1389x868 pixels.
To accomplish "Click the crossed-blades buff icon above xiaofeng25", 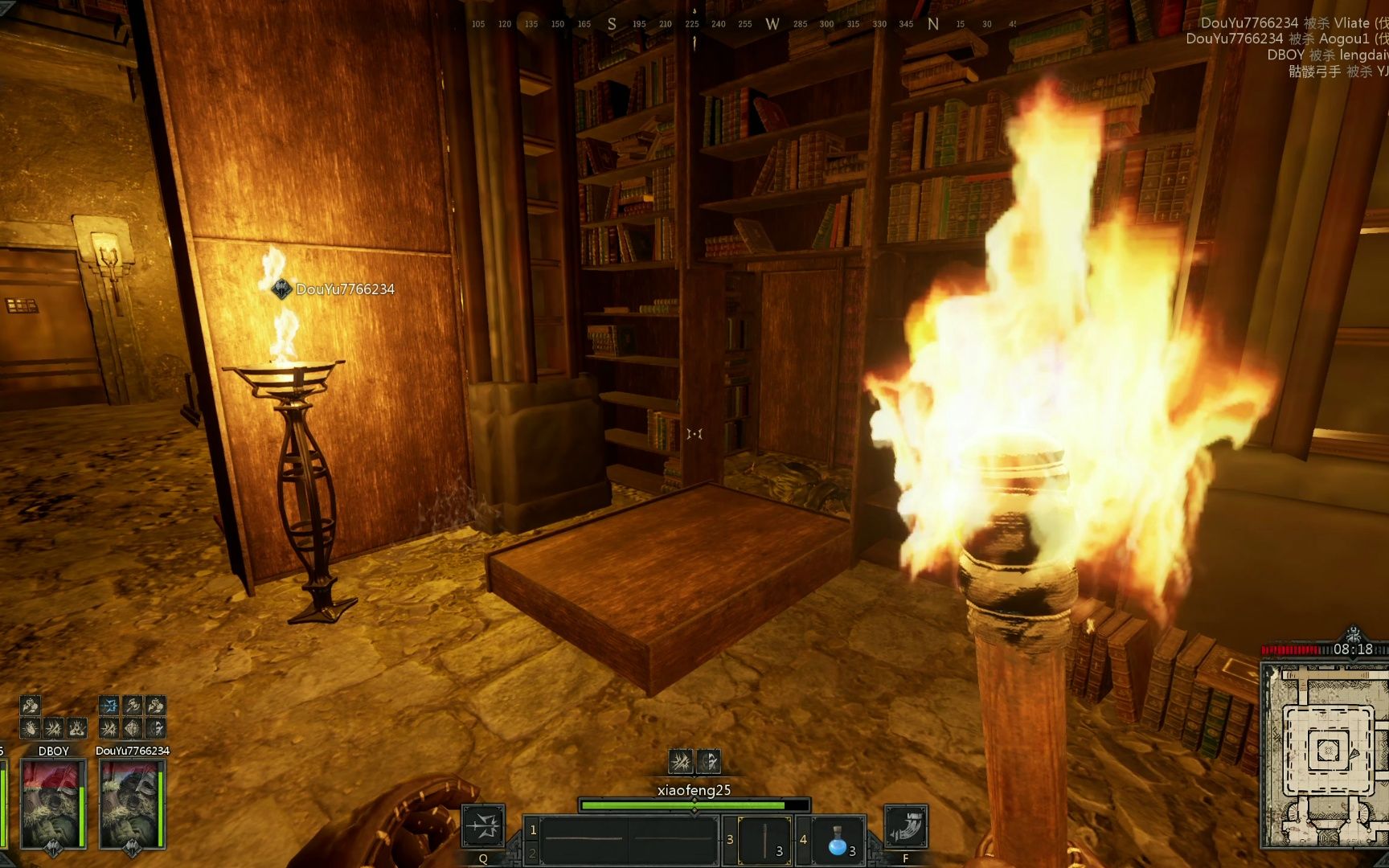I will click(x=680, y=761).
